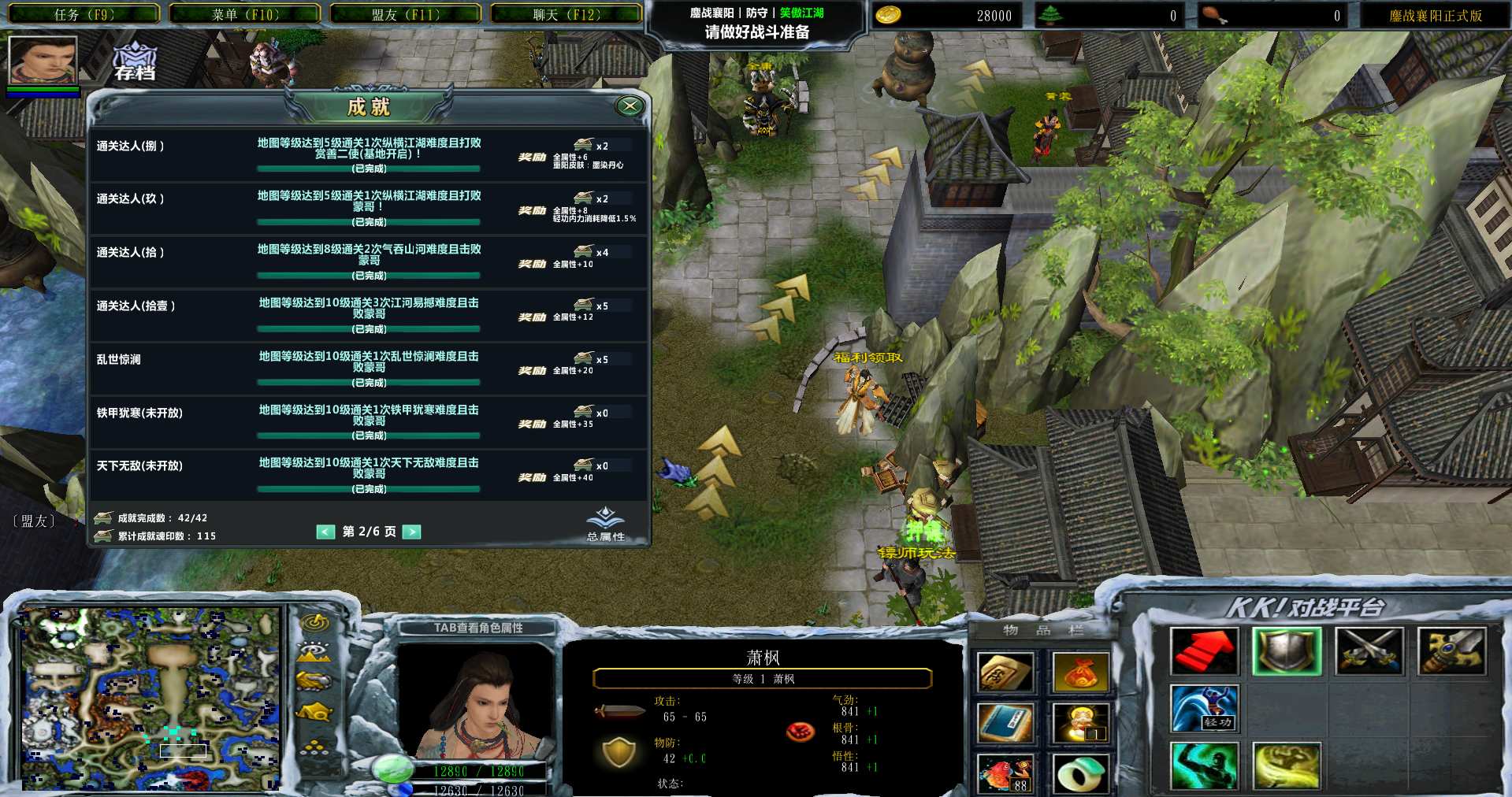Activate the yellow swirl ability icon

tap(1286, 765)
